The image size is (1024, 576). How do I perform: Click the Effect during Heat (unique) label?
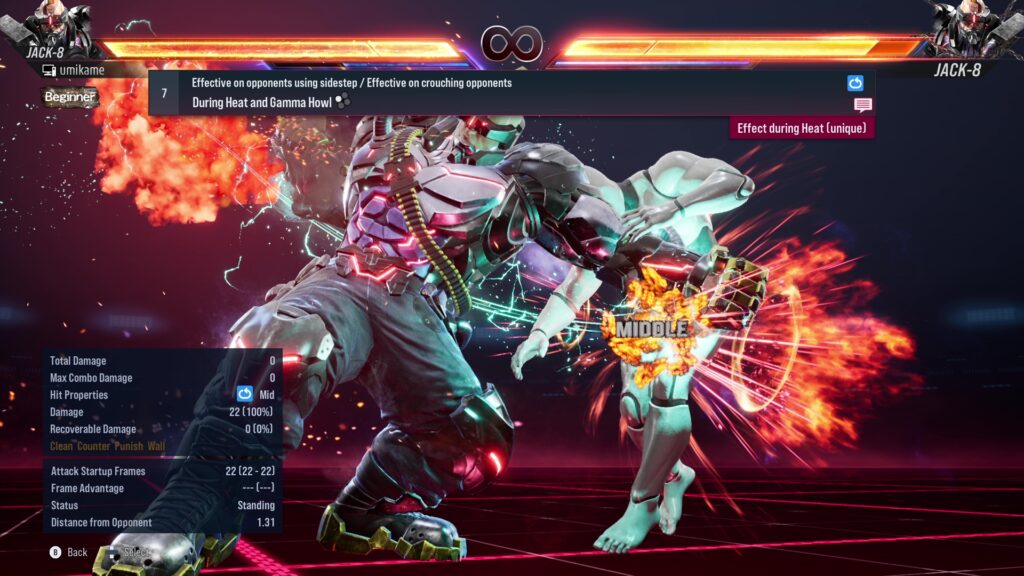click(802, 128)
